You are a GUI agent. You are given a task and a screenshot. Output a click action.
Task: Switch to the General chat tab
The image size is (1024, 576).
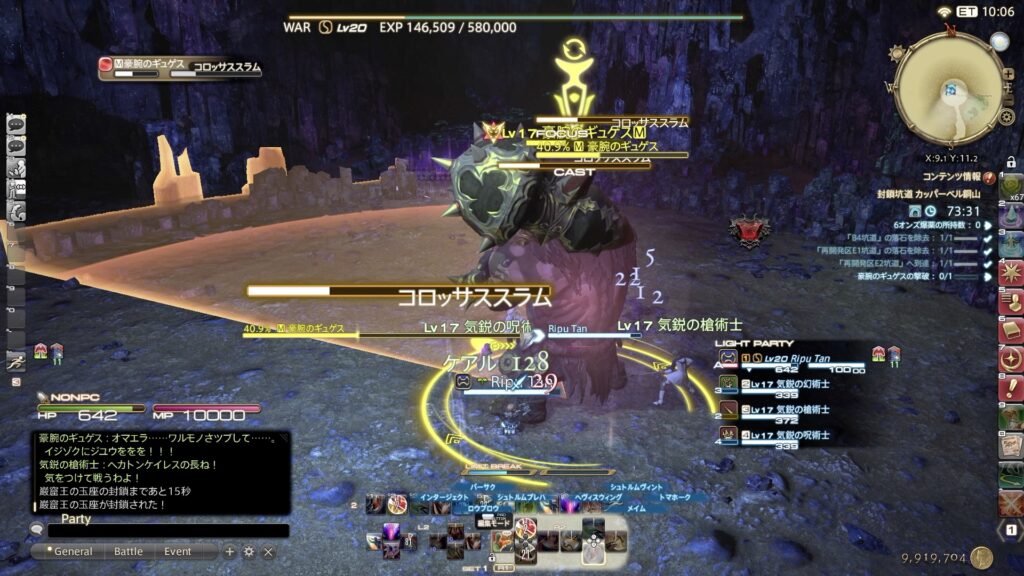[x=73, y=551]
